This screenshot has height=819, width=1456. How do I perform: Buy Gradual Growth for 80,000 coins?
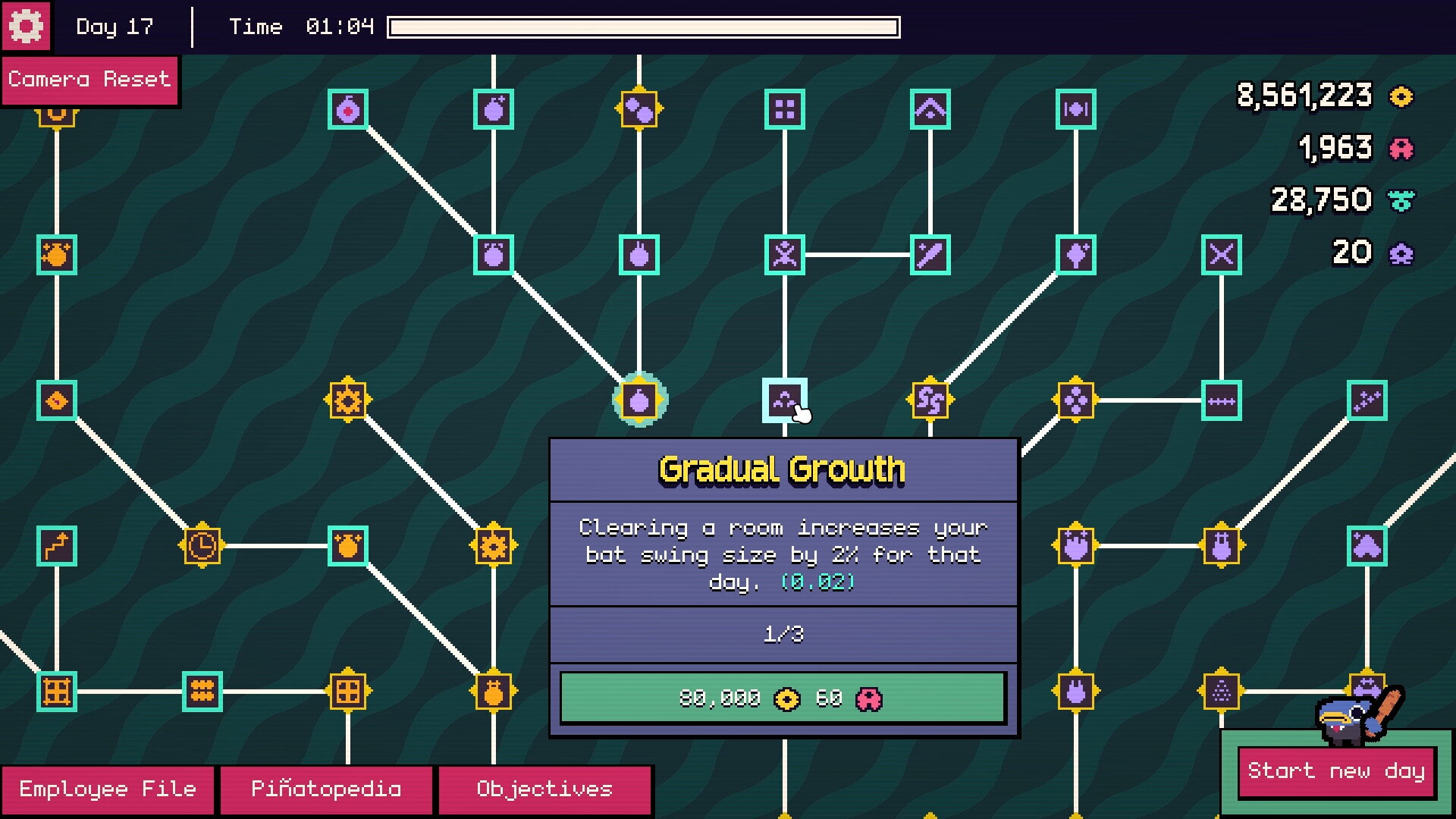(783, 698)
